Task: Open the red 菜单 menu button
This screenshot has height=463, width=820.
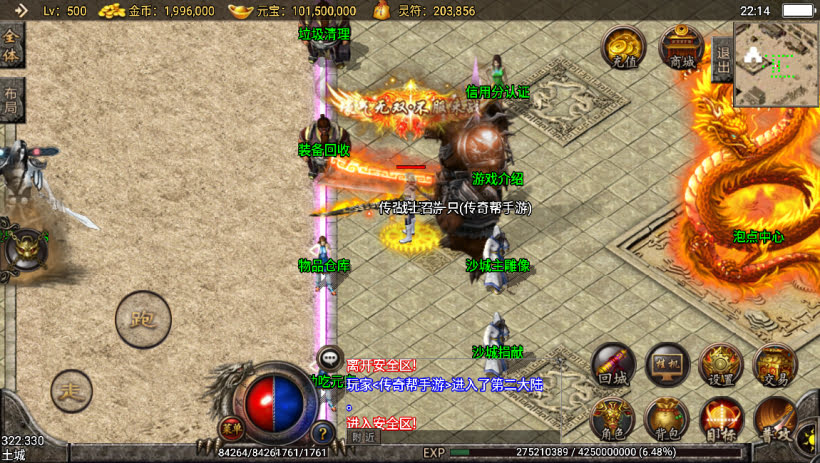Action: 232,430
